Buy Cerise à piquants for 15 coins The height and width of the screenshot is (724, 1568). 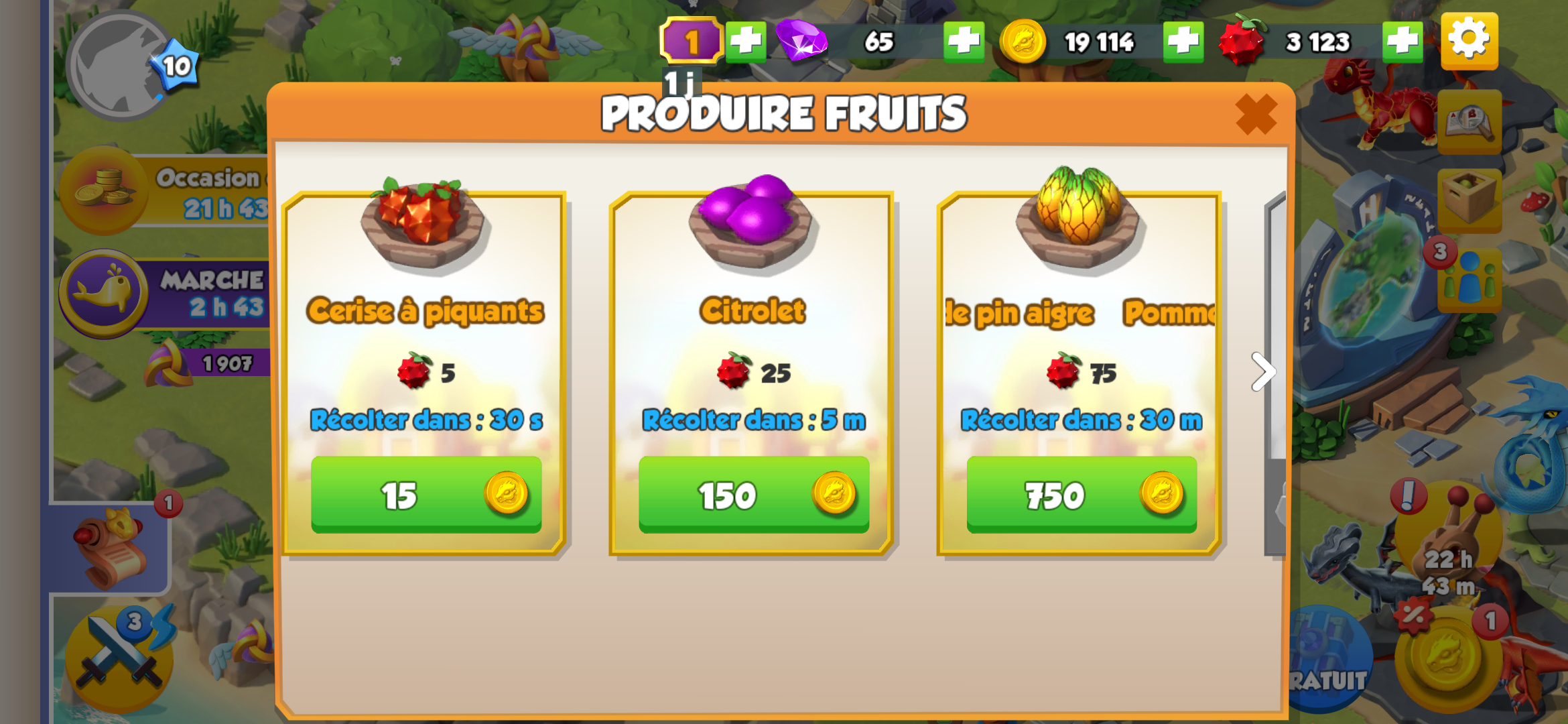click(x=426, y=495)
